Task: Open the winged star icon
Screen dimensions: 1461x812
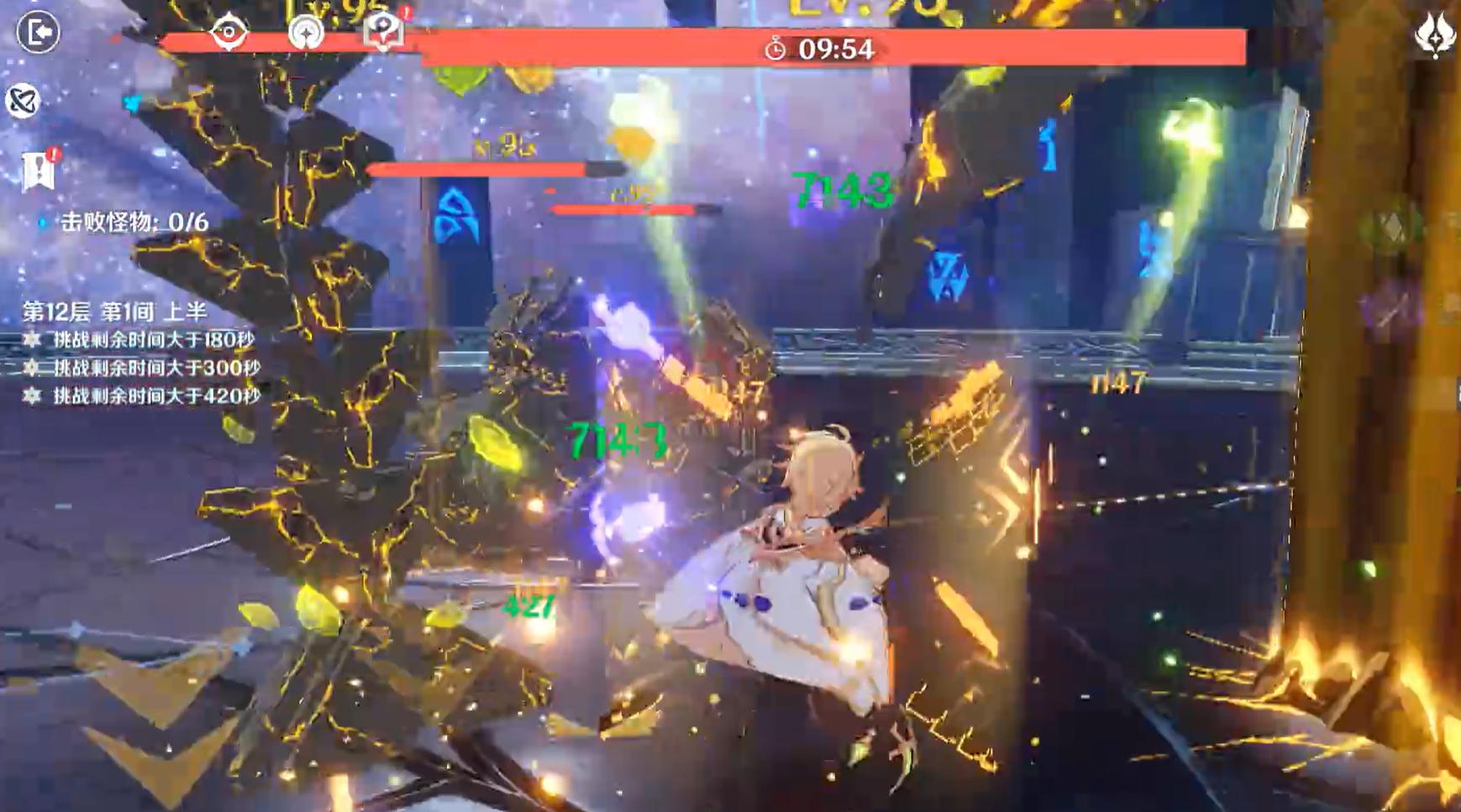Action: [x=1434, y=35]
